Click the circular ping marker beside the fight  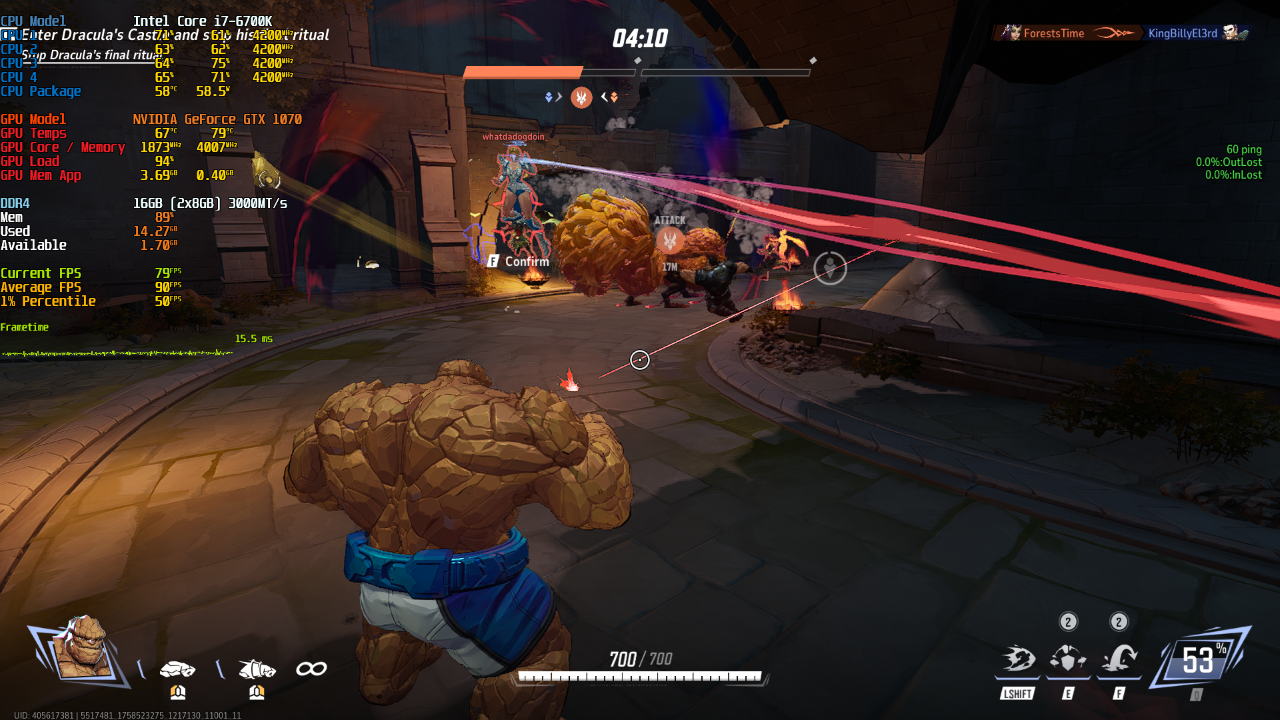pos(830,268)
